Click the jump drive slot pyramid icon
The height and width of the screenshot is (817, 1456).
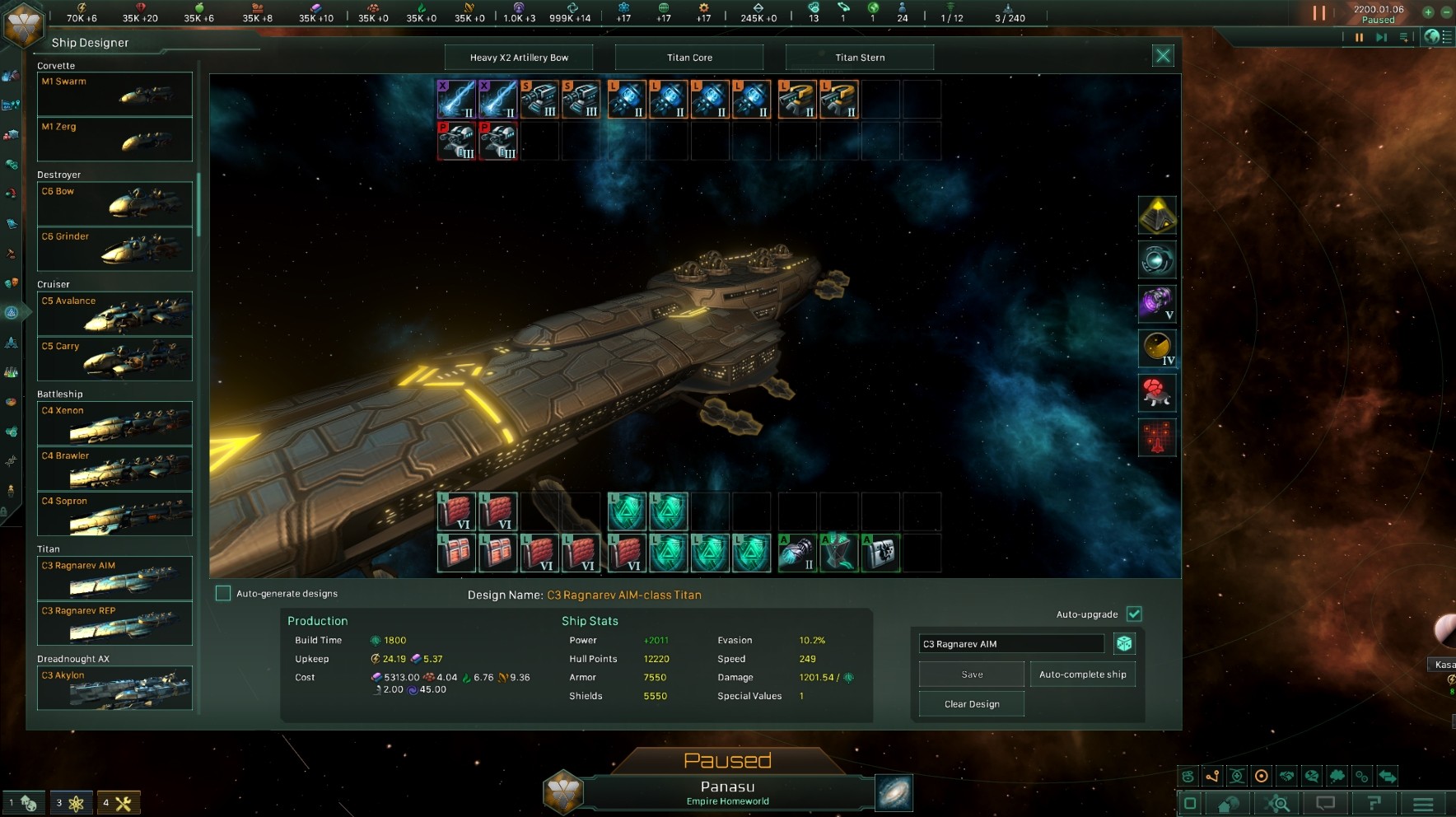click(x=1157, y=215)
